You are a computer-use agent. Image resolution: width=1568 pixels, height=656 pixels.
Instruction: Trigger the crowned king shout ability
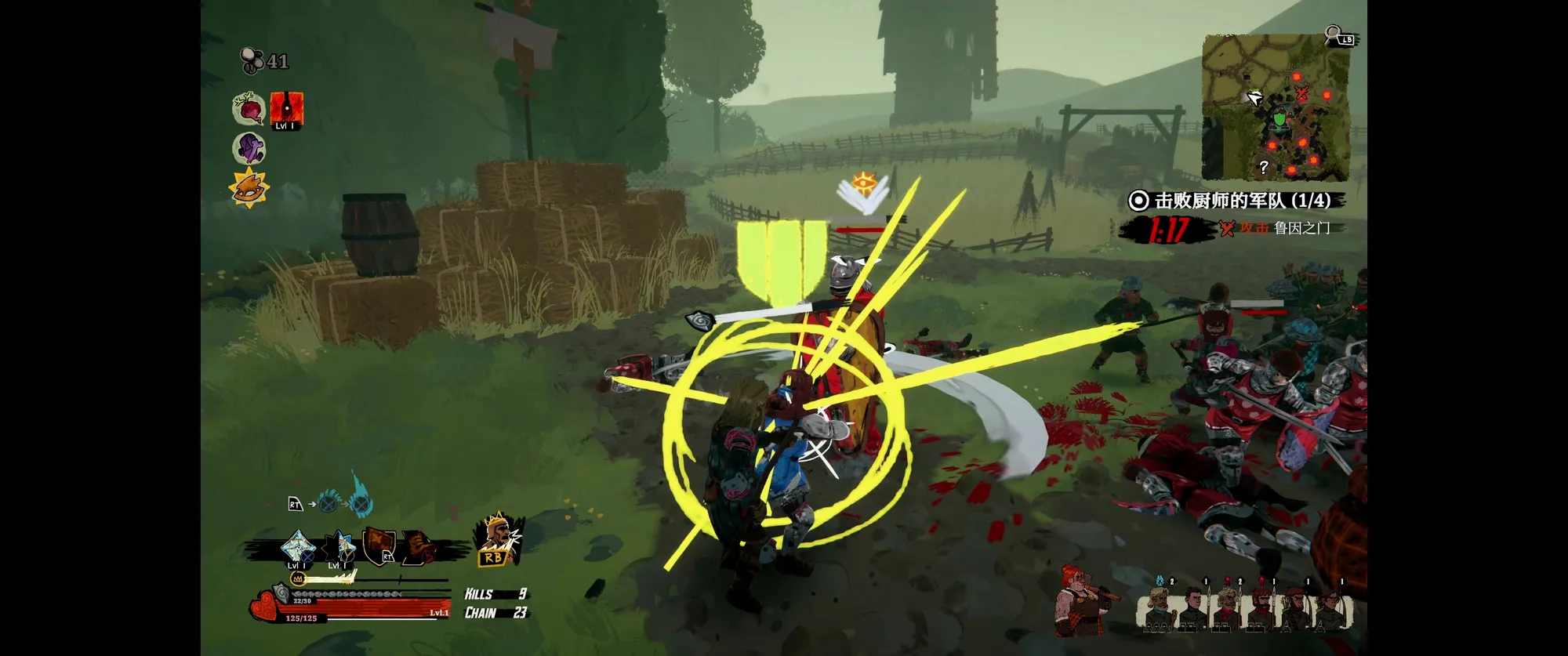point(497,539)
